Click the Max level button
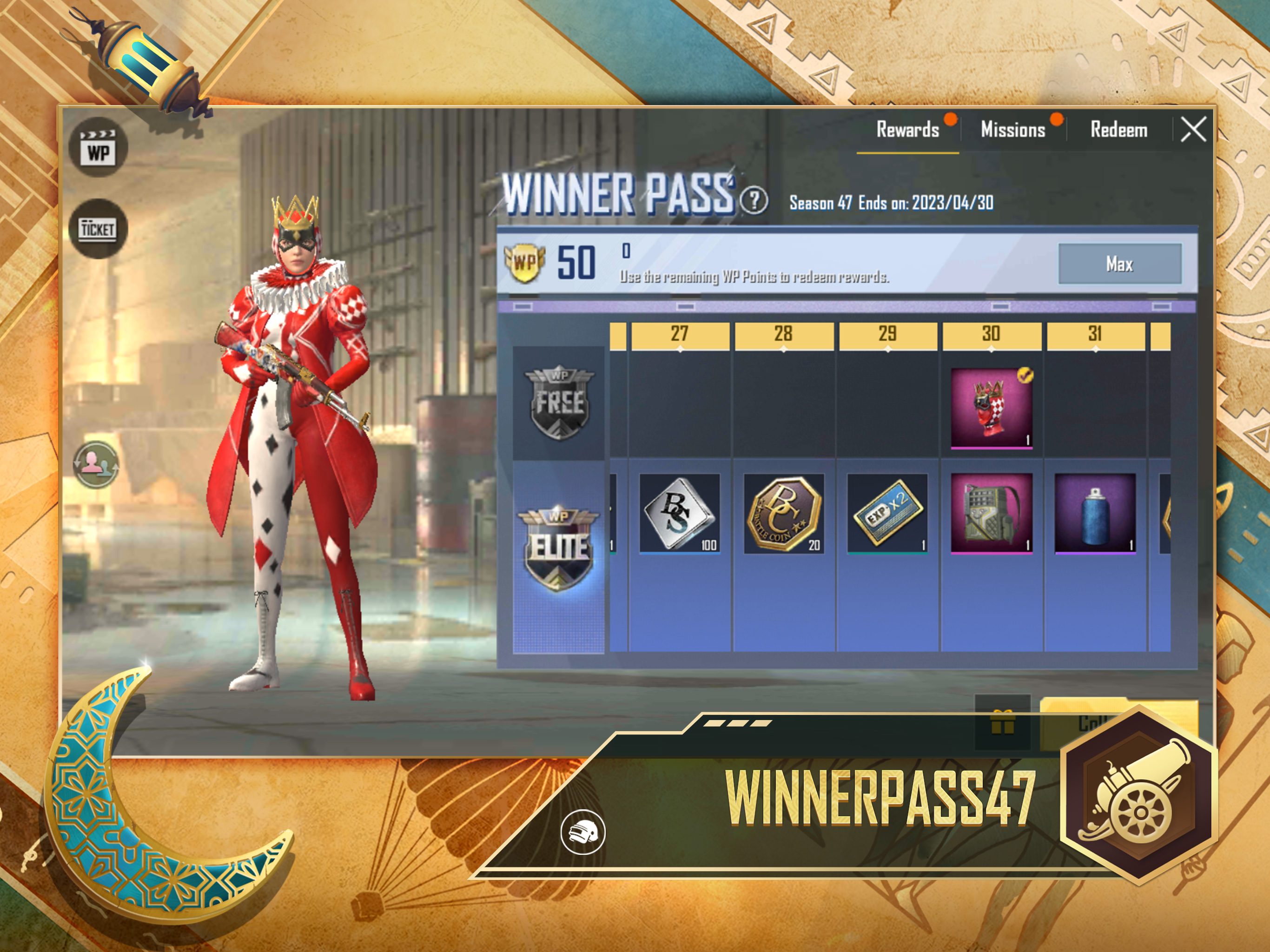1270x952 pixels. [x=1119, y=264]
